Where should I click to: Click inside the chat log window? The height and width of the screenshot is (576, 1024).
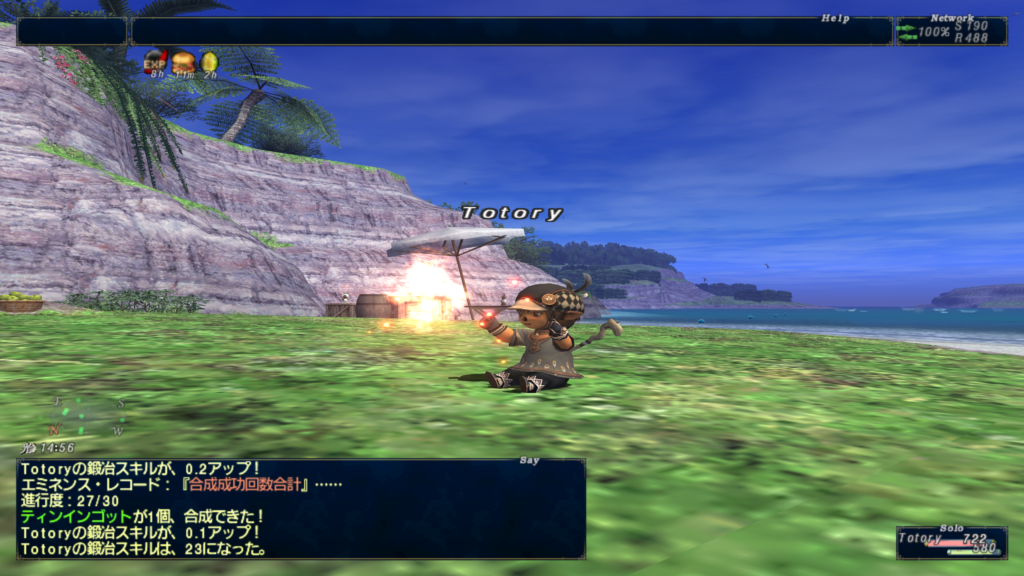pyautogui.click(x=300, y=508)
